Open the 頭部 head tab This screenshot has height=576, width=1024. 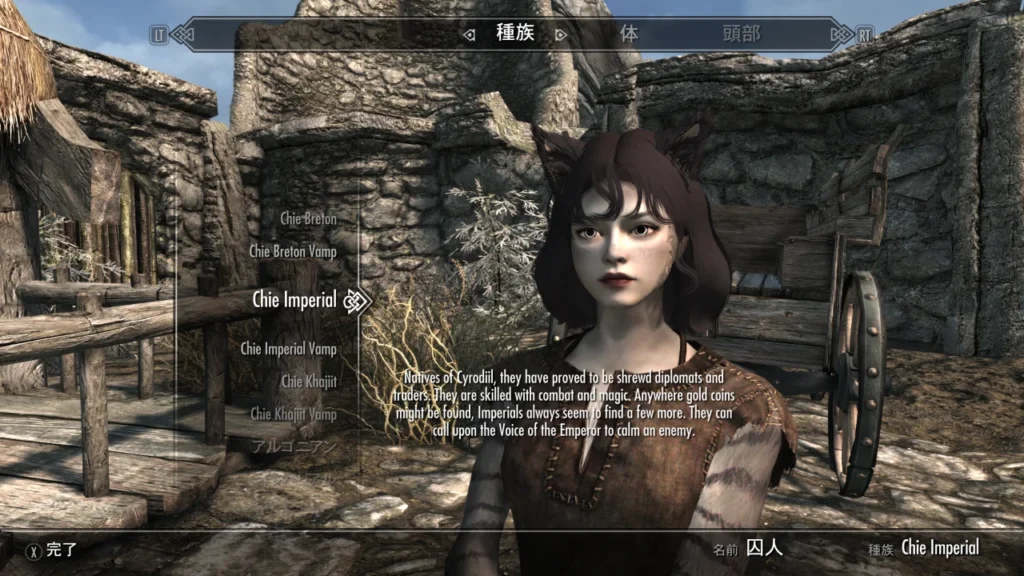(741, 33)
